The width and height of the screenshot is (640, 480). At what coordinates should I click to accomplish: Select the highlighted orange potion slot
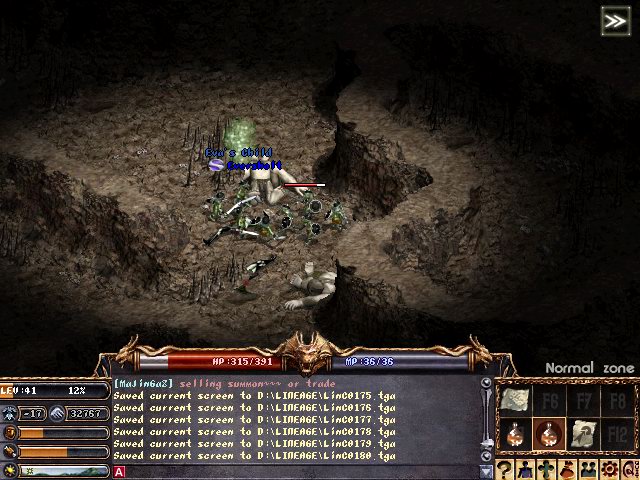[x=548, y=434]
